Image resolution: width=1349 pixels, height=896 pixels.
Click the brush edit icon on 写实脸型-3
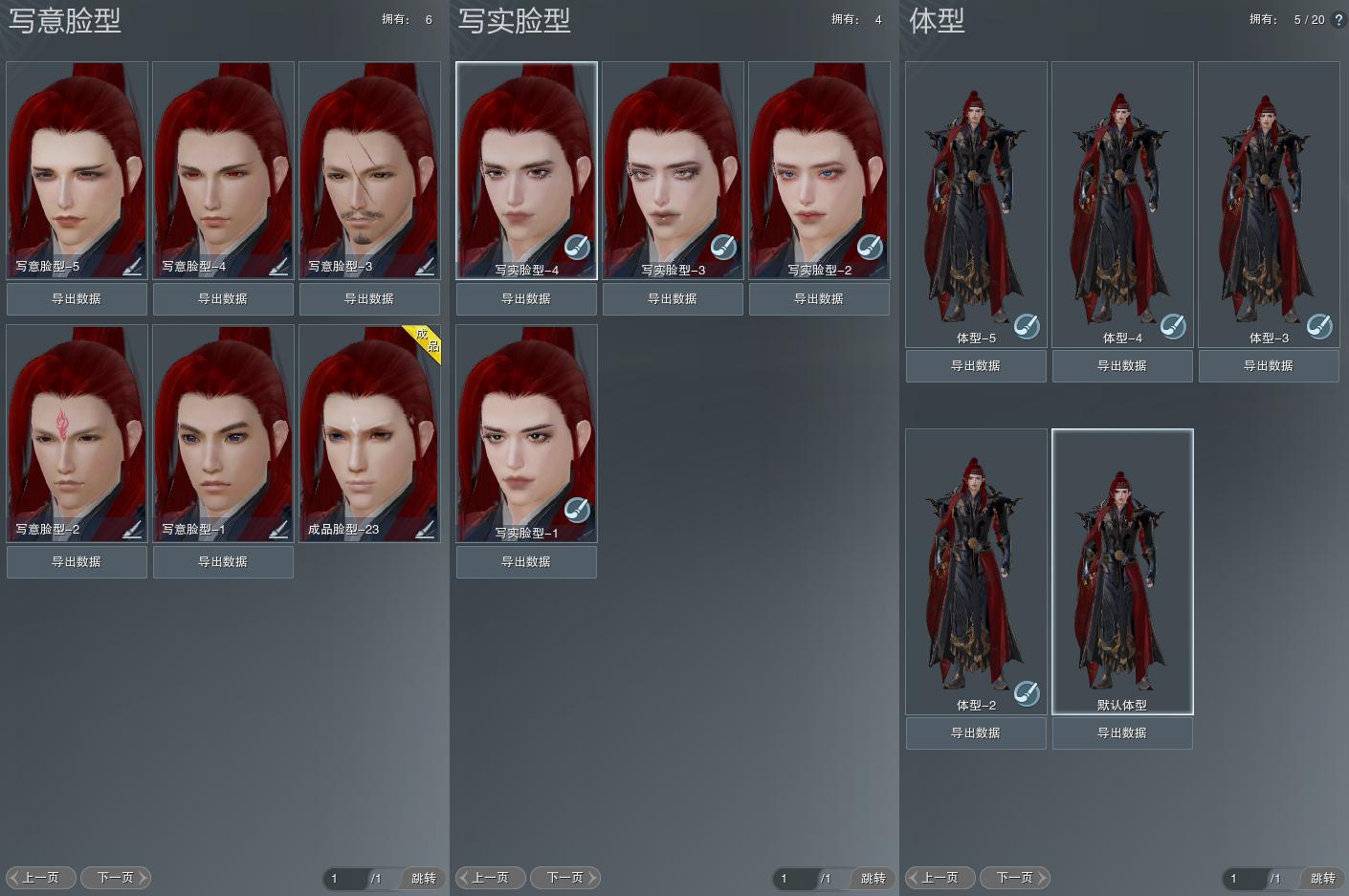pyautogui.click(x=723, y=247)
